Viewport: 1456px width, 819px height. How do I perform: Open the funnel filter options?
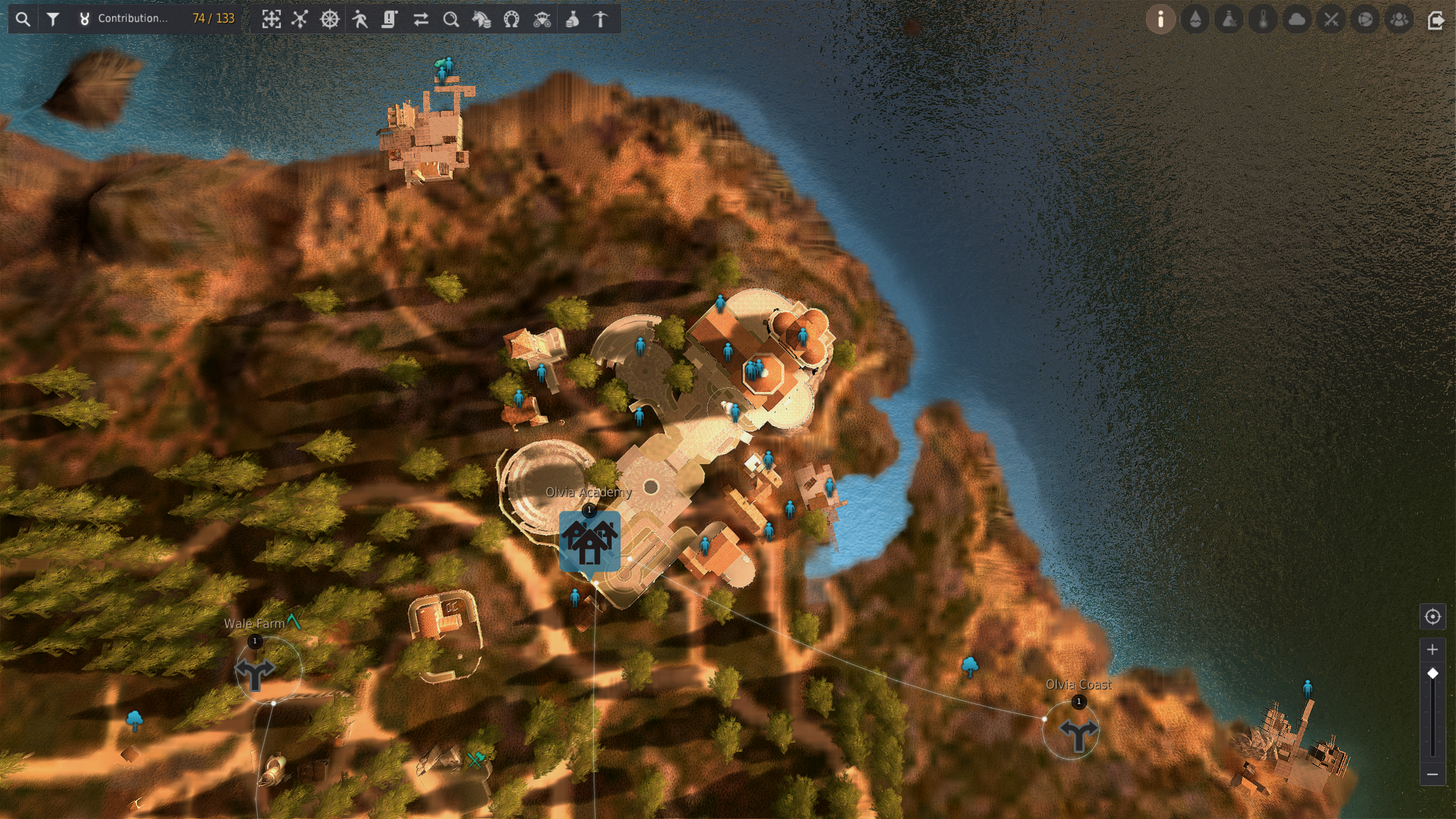click(53, 19)
